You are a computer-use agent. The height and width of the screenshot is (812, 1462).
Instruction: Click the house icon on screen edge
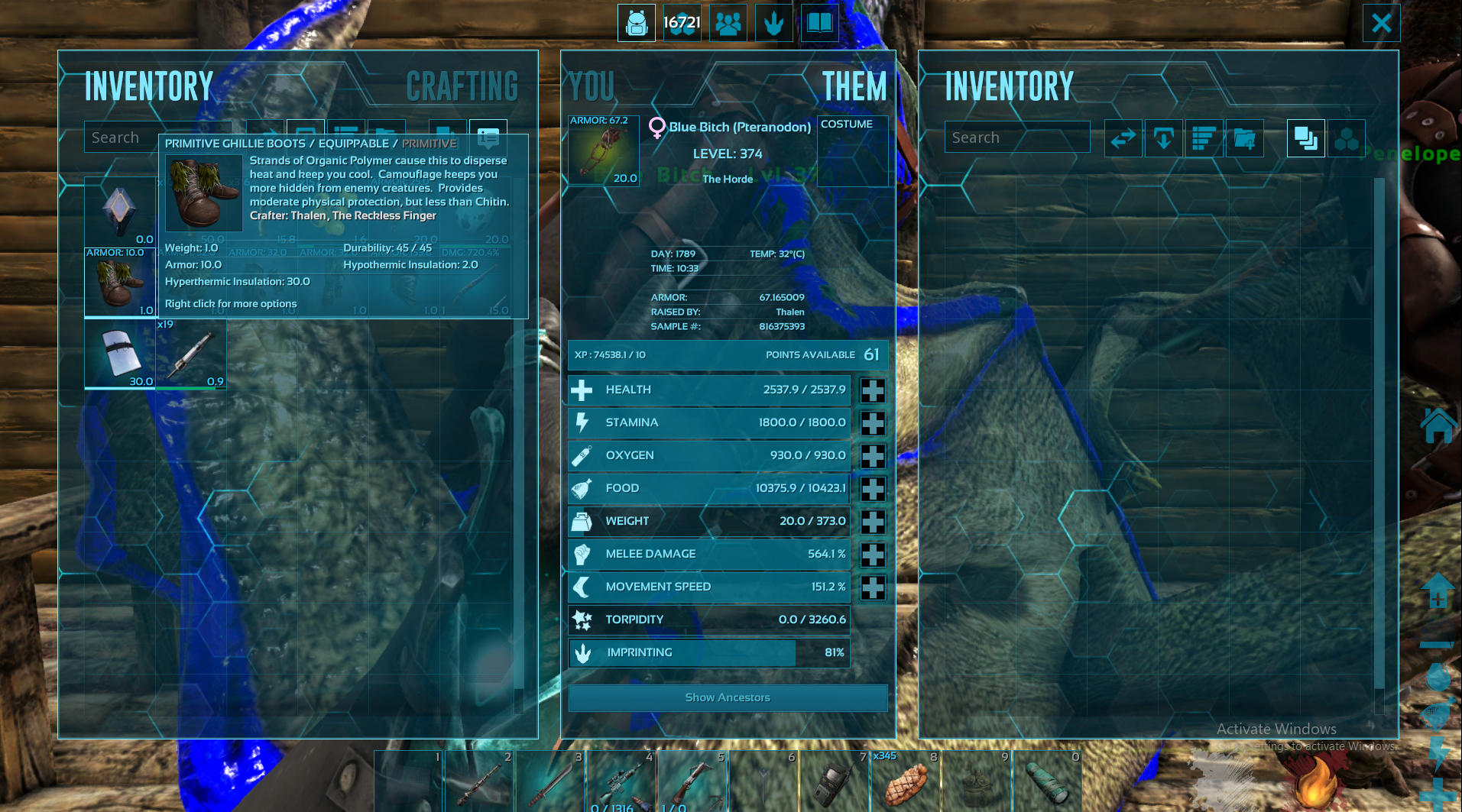[1440, 425]
